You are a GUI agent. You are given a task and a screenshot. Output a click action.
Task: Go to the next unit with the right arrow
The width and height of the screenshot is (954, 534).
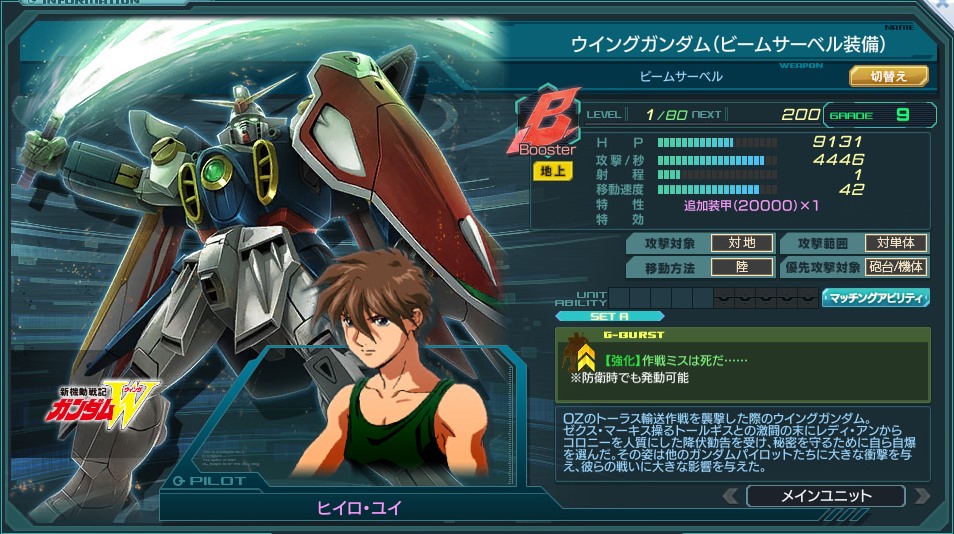click(921, 496)
